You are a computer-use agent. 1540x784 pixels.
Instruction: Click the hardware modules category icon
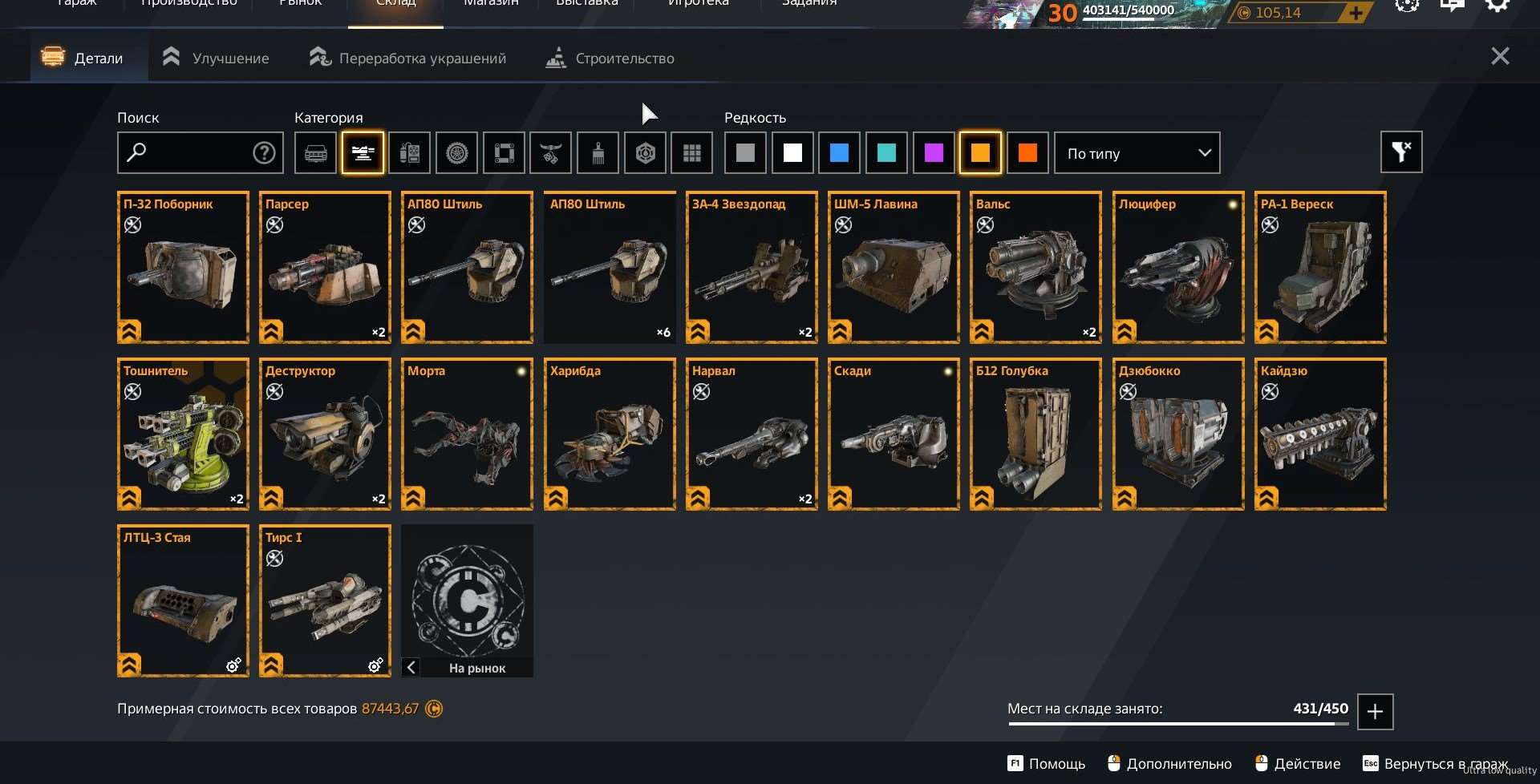409,152
